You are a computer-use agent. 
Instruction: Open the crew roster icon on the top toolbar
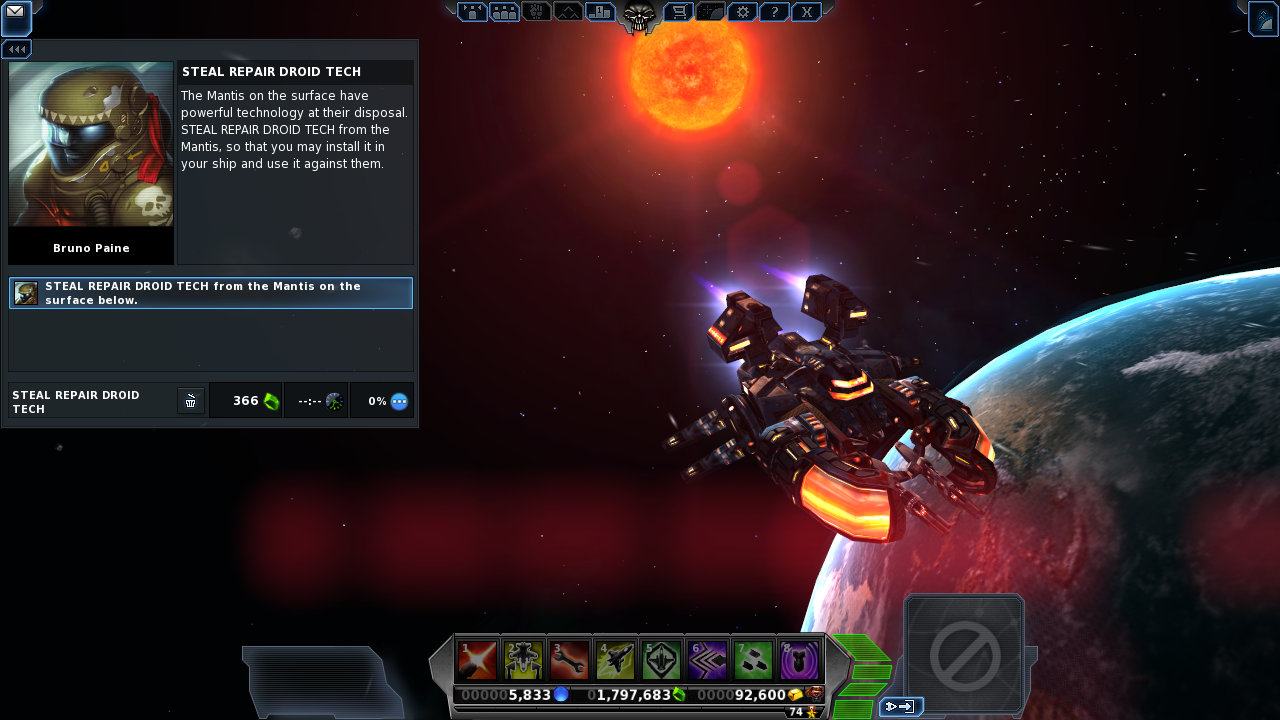click(x=505, y=12)
